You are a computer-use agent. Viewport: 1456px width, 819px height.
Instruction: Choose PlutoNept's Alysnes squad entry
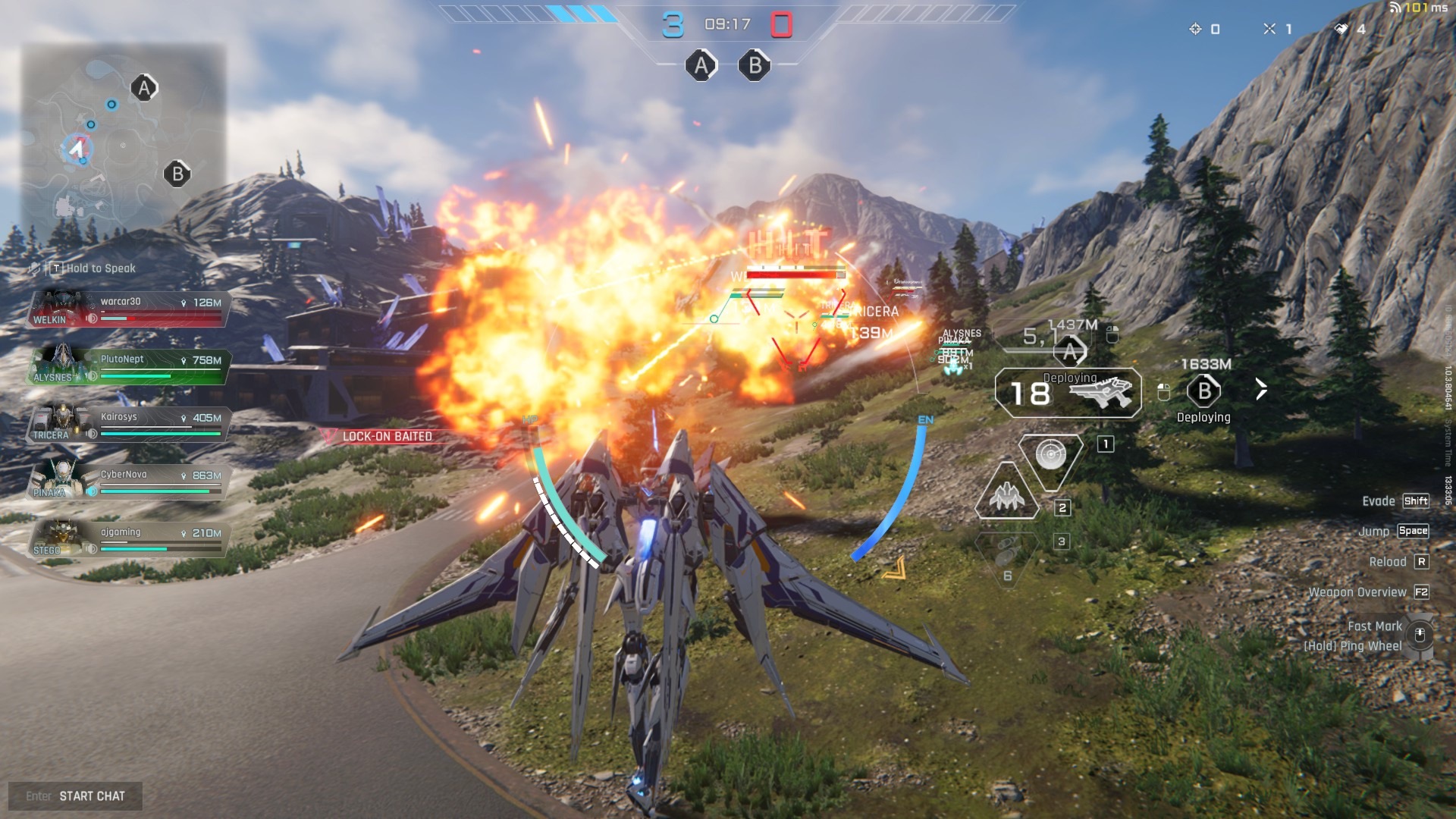click(x=129, y=367)
